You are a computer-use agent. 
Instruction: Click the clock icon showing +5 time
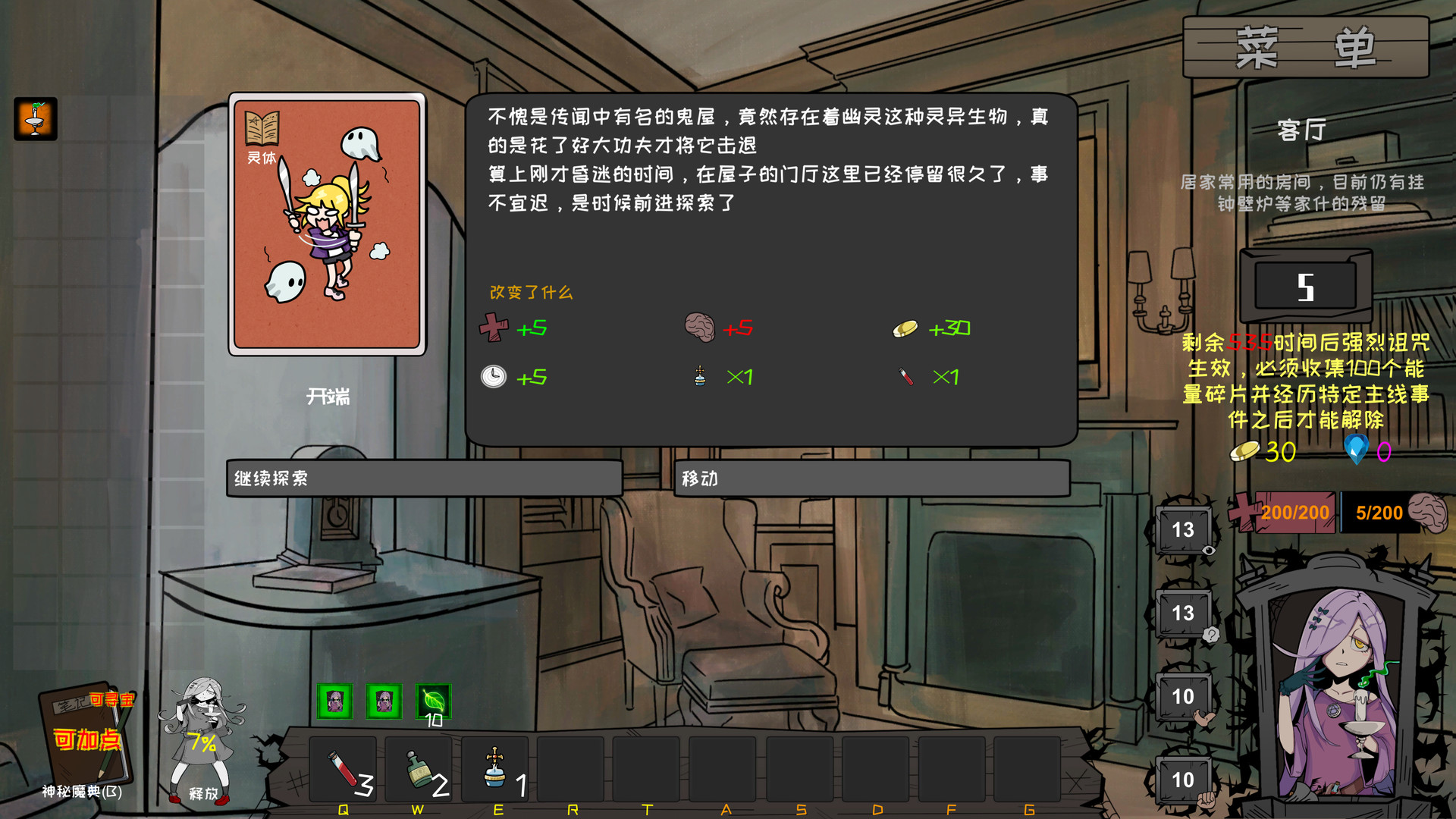[x=493, y=376]
